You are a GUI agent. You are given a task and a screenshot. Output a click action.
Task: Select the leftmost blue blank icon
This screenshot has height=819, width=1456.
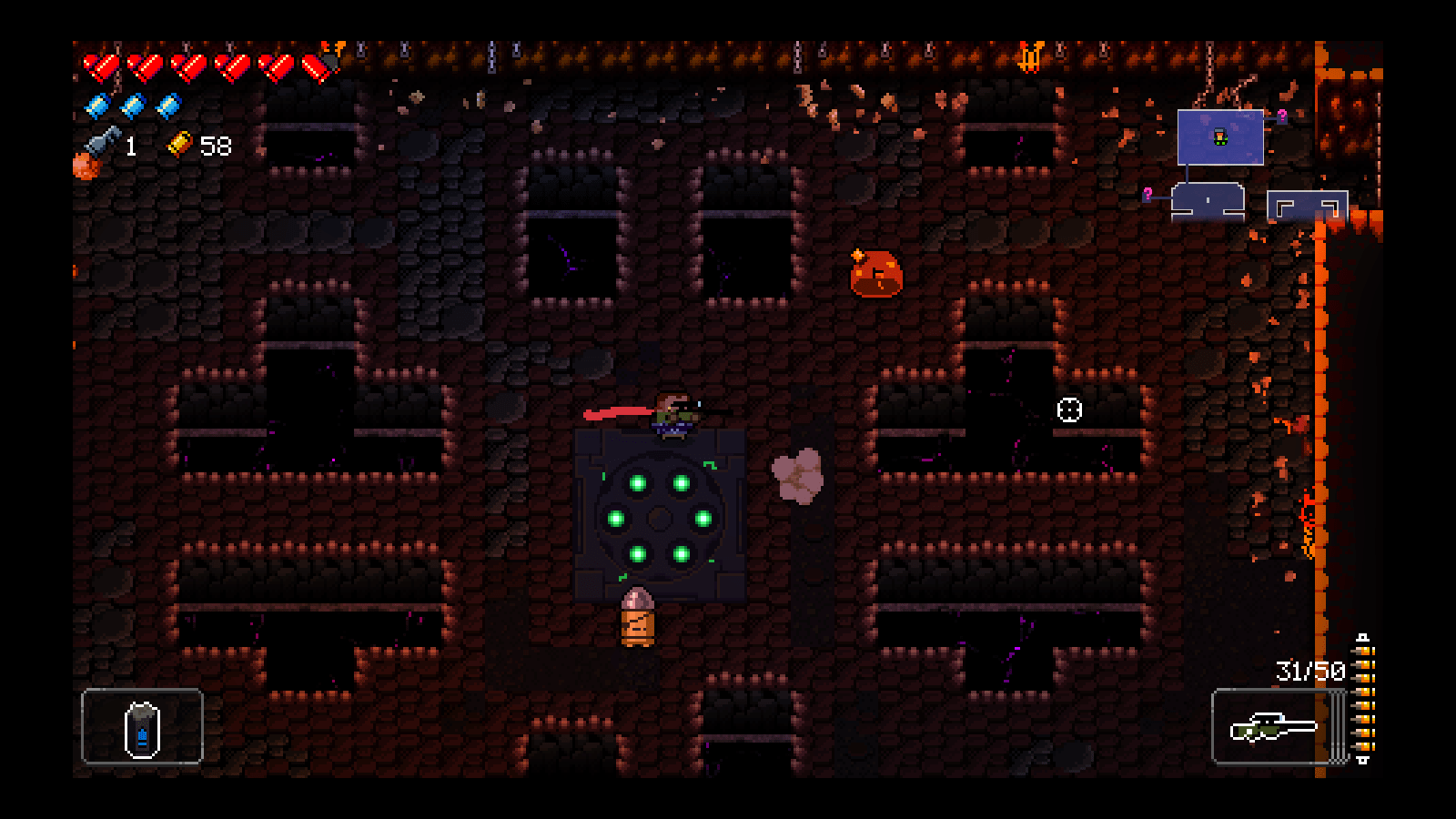[96, 106]
